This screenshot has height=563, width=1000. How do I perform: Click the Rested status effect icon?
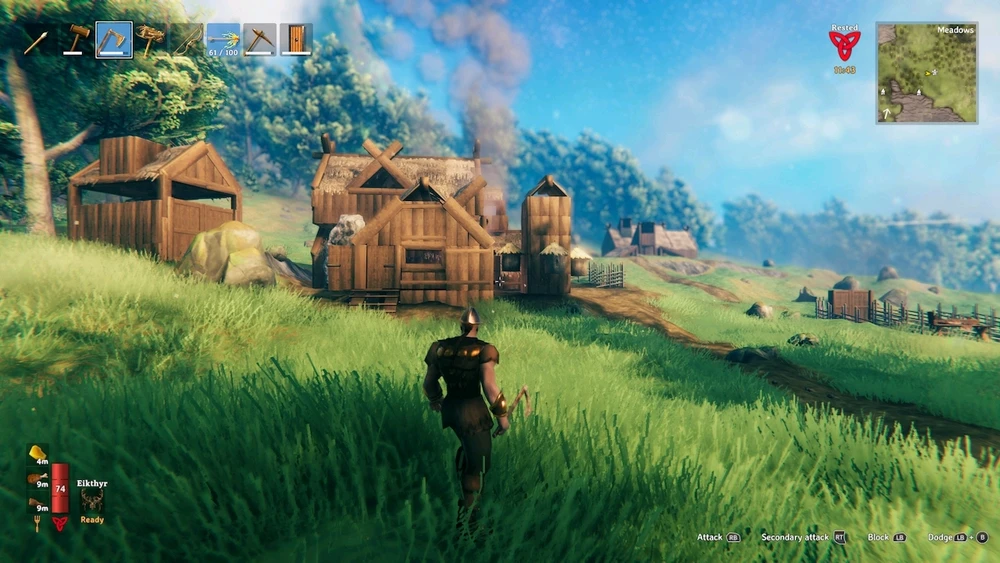(844, 45)
